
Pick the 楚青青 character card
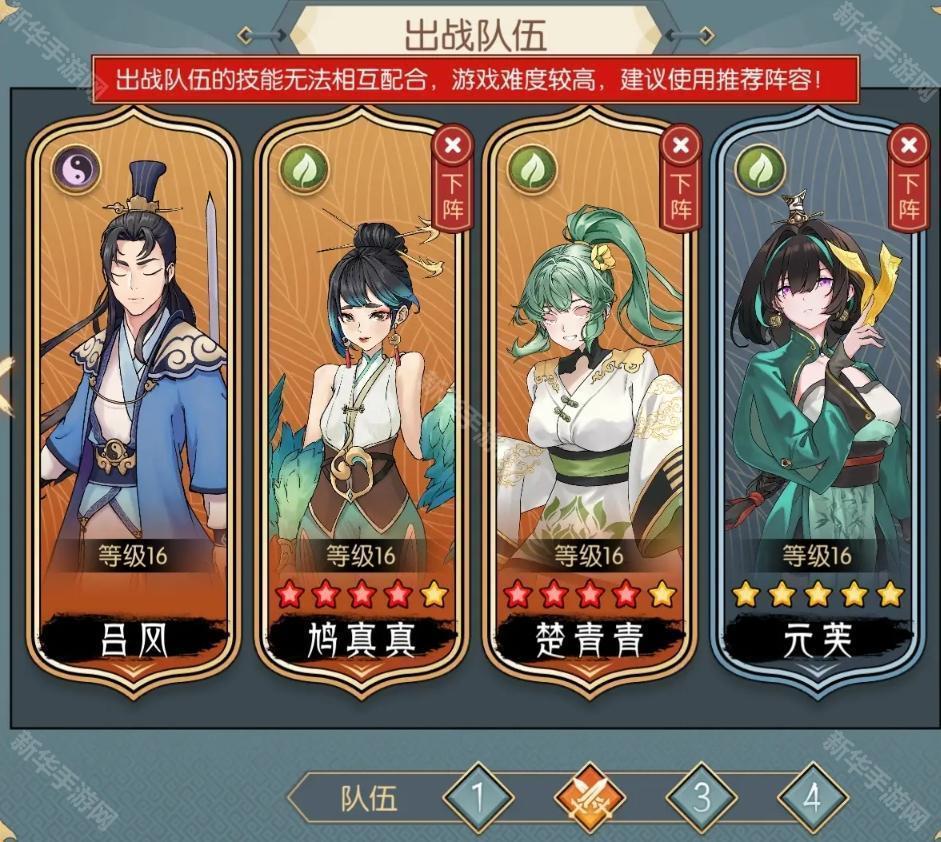click(x=588, y=400)
